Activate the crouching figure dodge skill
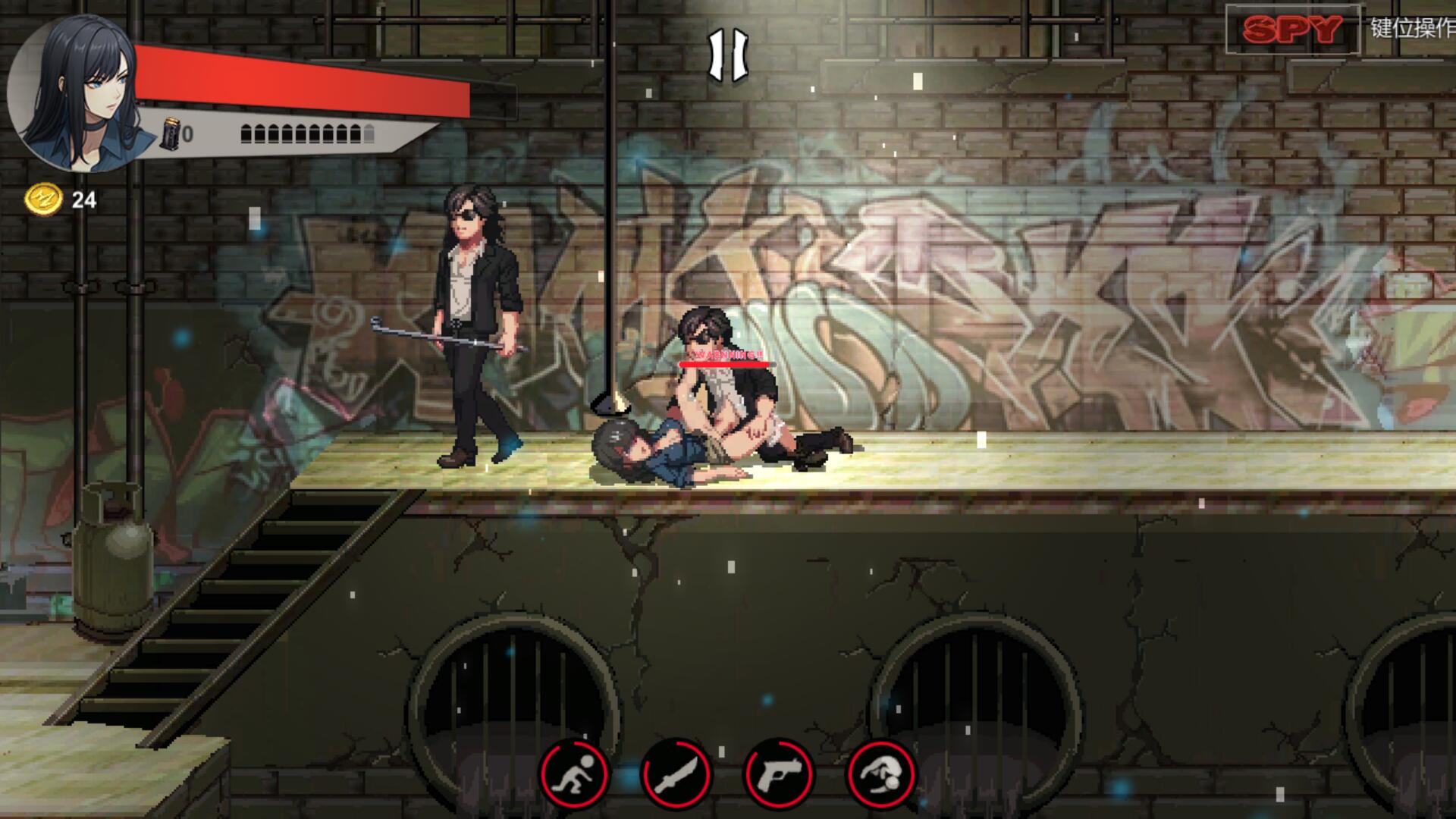1456x819 pixels. point(574,774)
